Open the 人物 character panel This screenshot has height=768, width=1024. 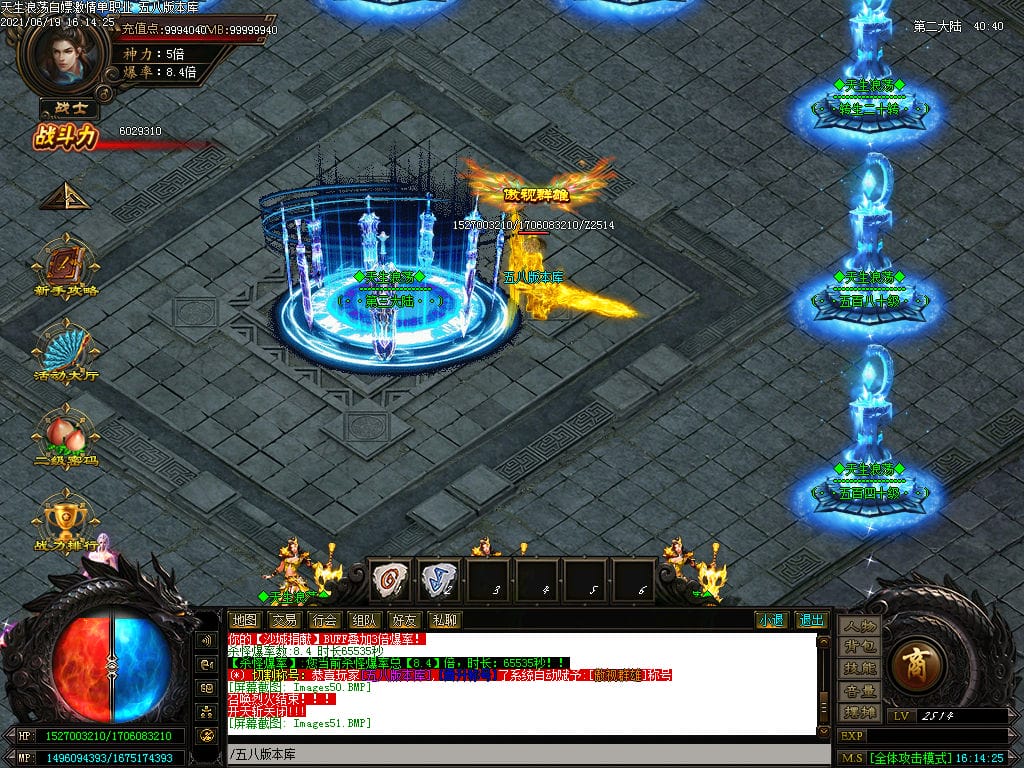pos(859,626)
